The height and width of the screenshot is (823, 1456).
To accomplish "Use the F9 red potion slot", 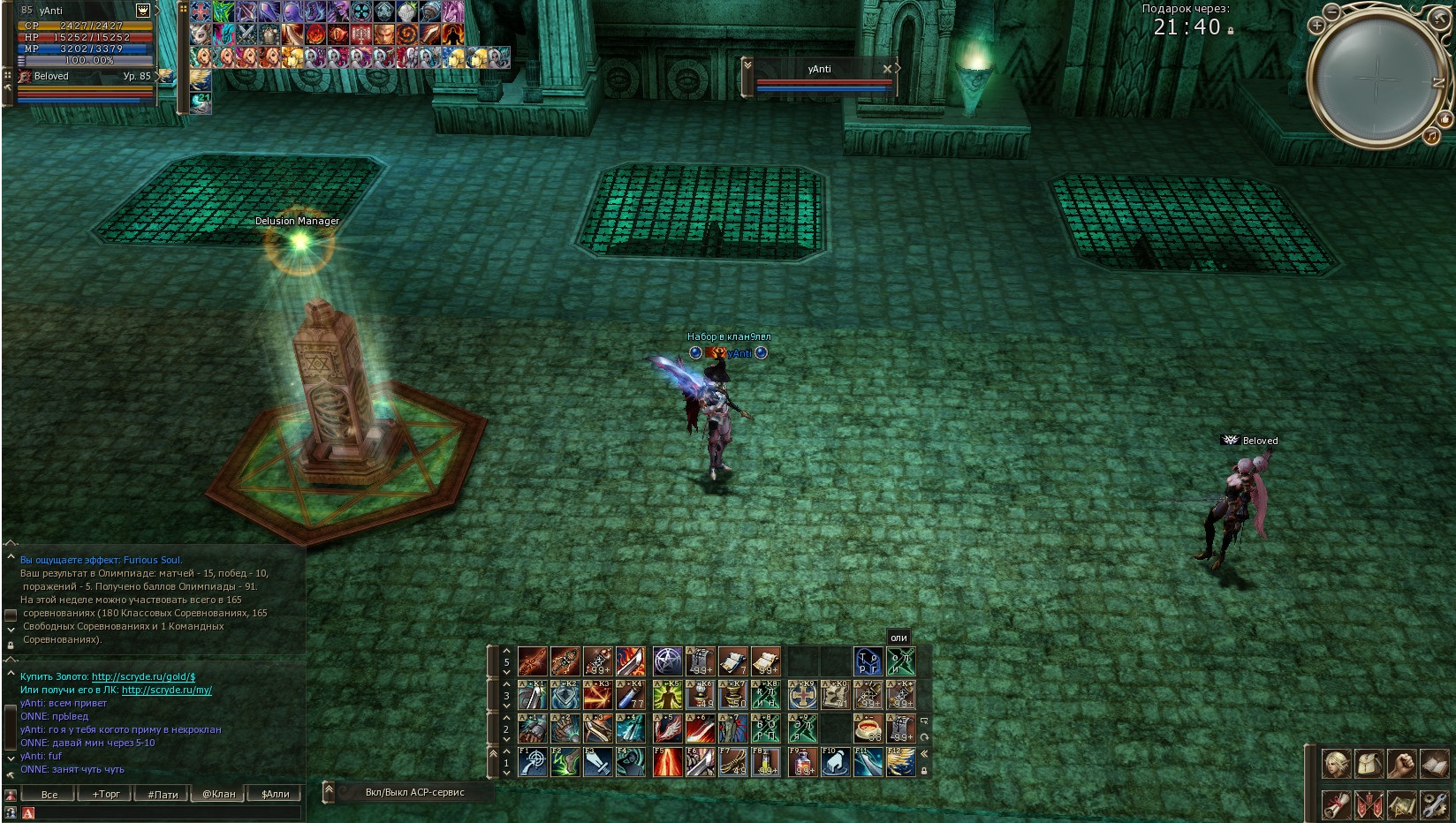I will click(x=802, y=762).
